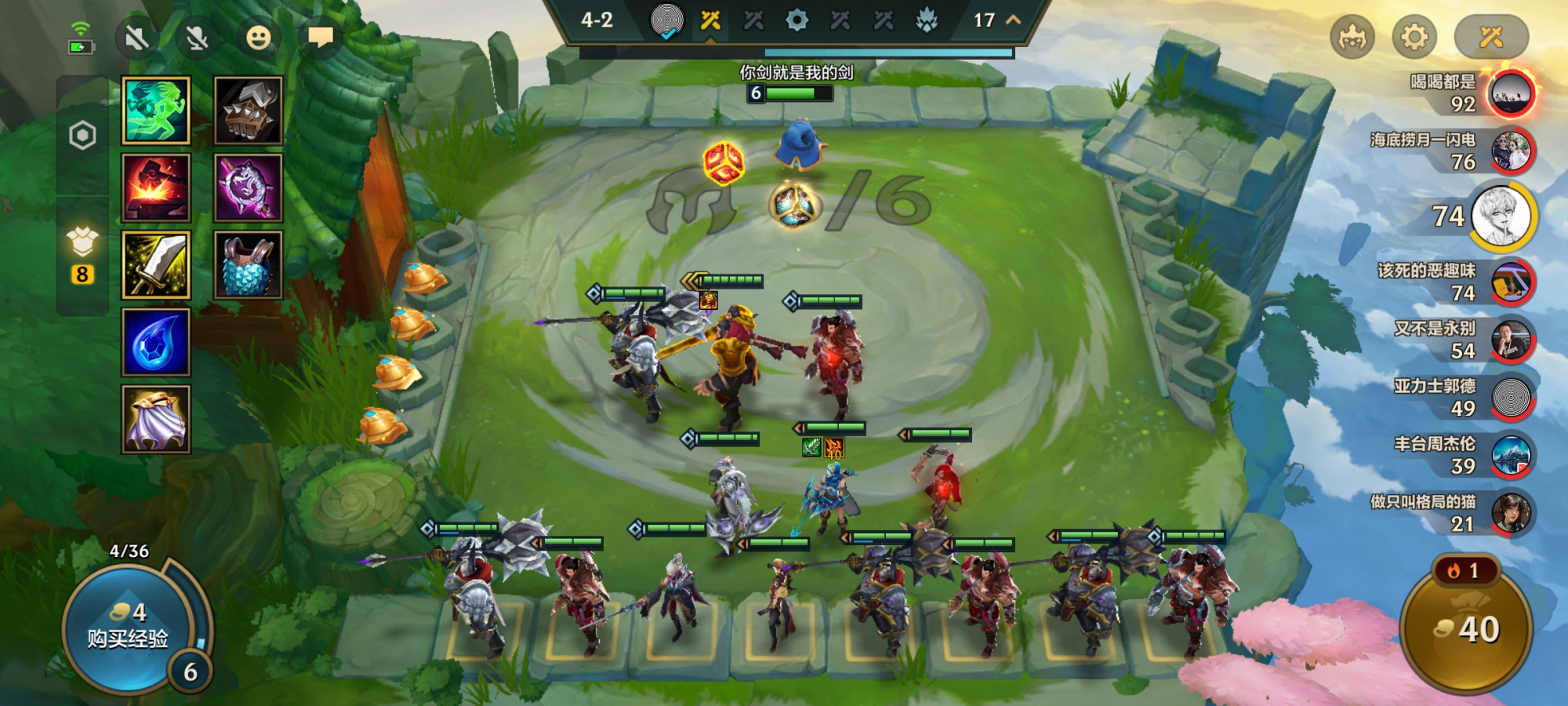Buy experience with the 购买经验 button
The height and width of the screenshot is (706, 1568).
tap(127, 628)
